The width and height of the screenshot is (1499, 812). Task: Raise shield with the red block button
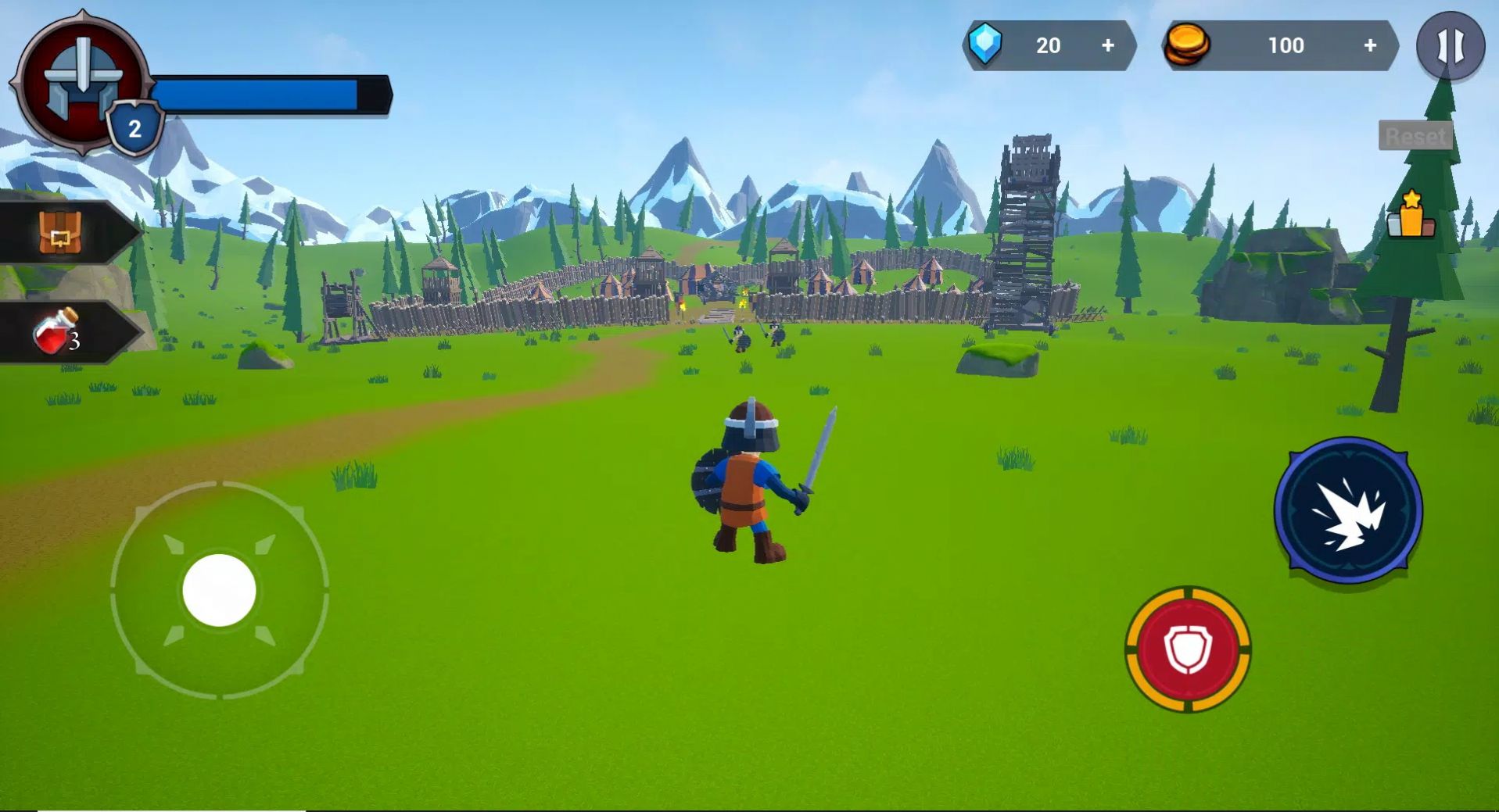pyautogui.click(x=1187, y=649)
